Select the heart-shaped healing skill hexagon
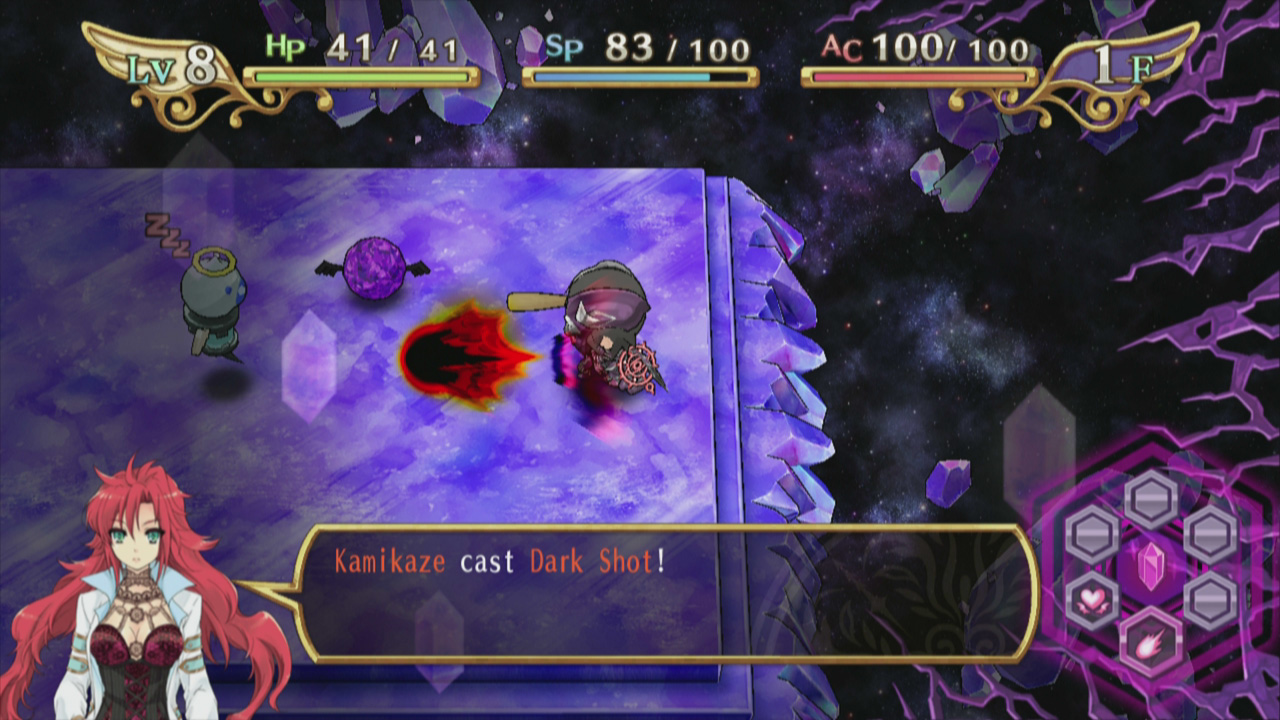1280x720 pixels. click(x=1091, y=598)
